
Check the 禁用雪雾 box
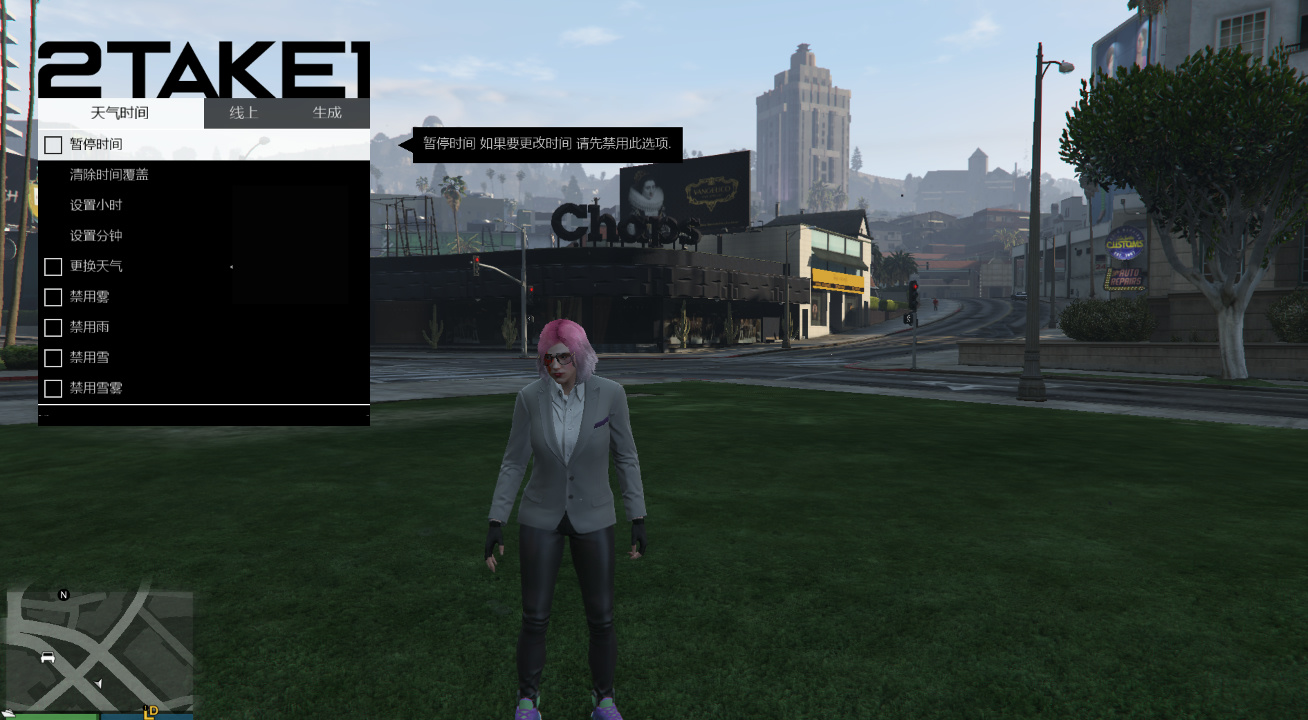coord(52,387)
